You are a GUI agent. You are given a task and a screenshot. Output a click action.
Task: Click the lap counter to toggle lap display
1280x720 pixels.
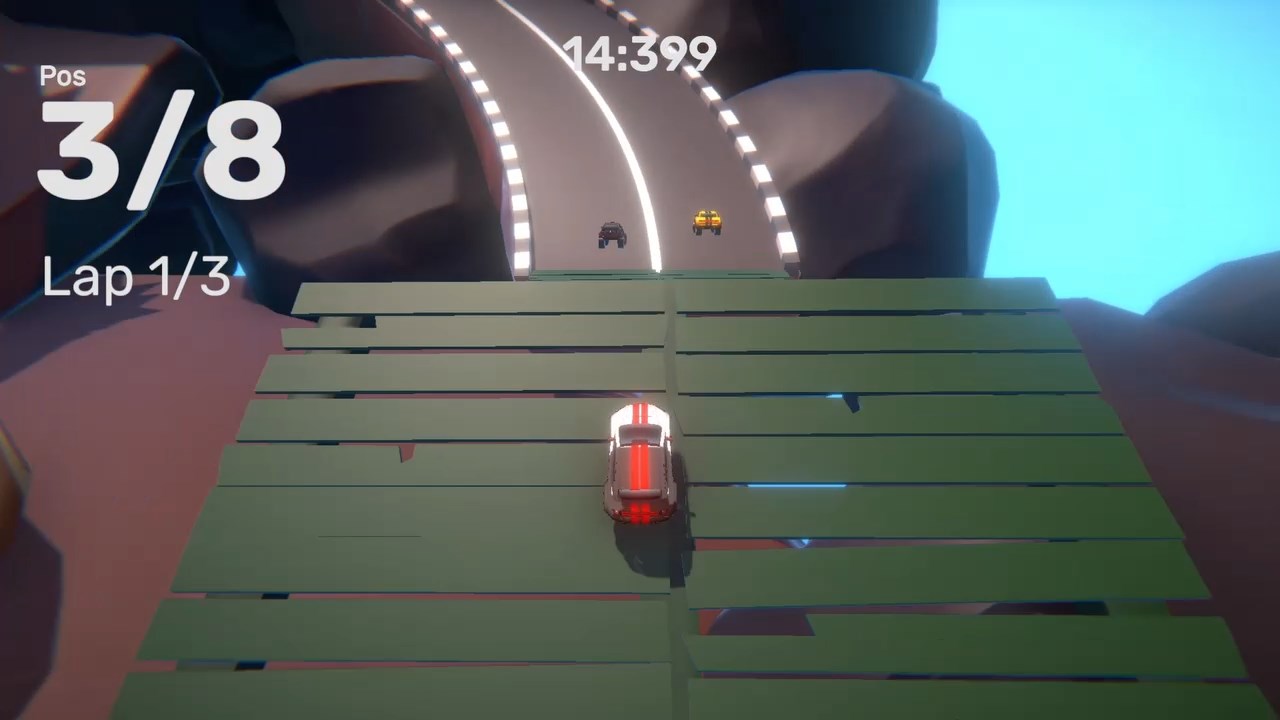(136, 278)
